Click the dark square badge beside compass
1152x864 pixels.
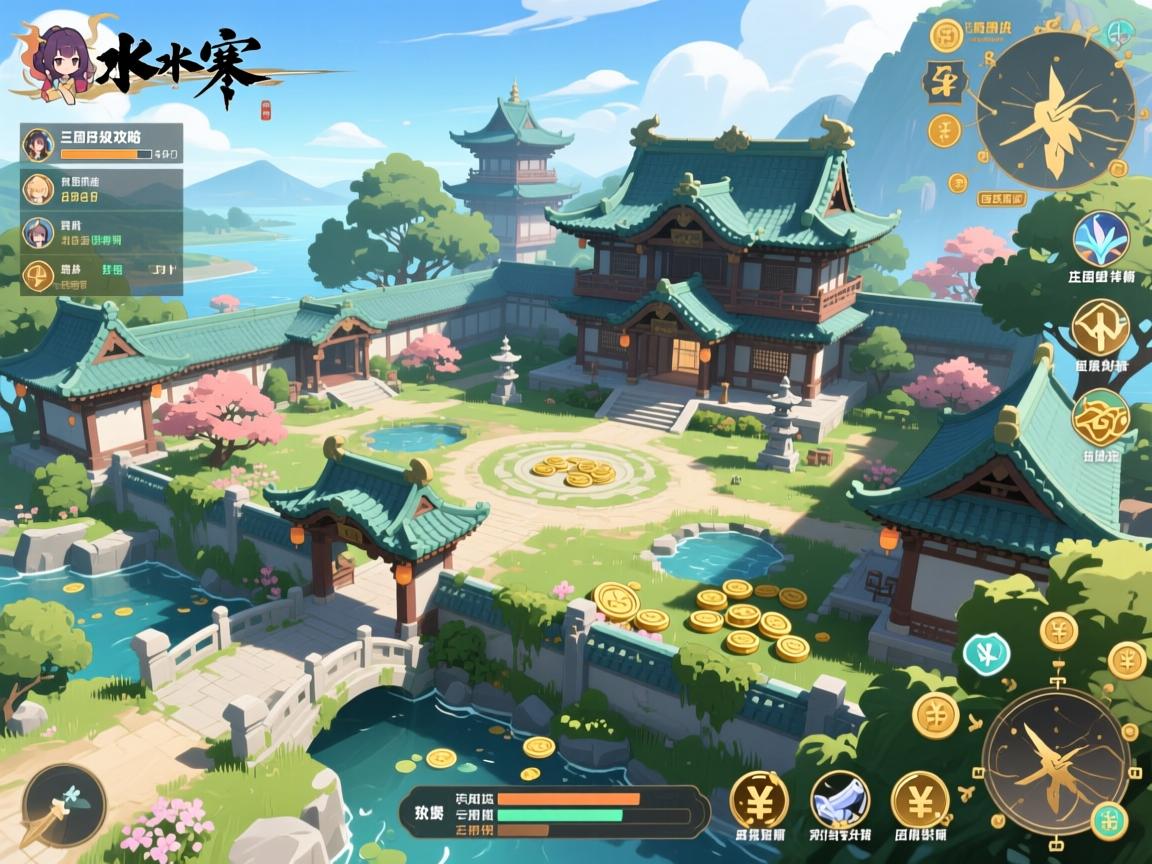pos(943,82)
